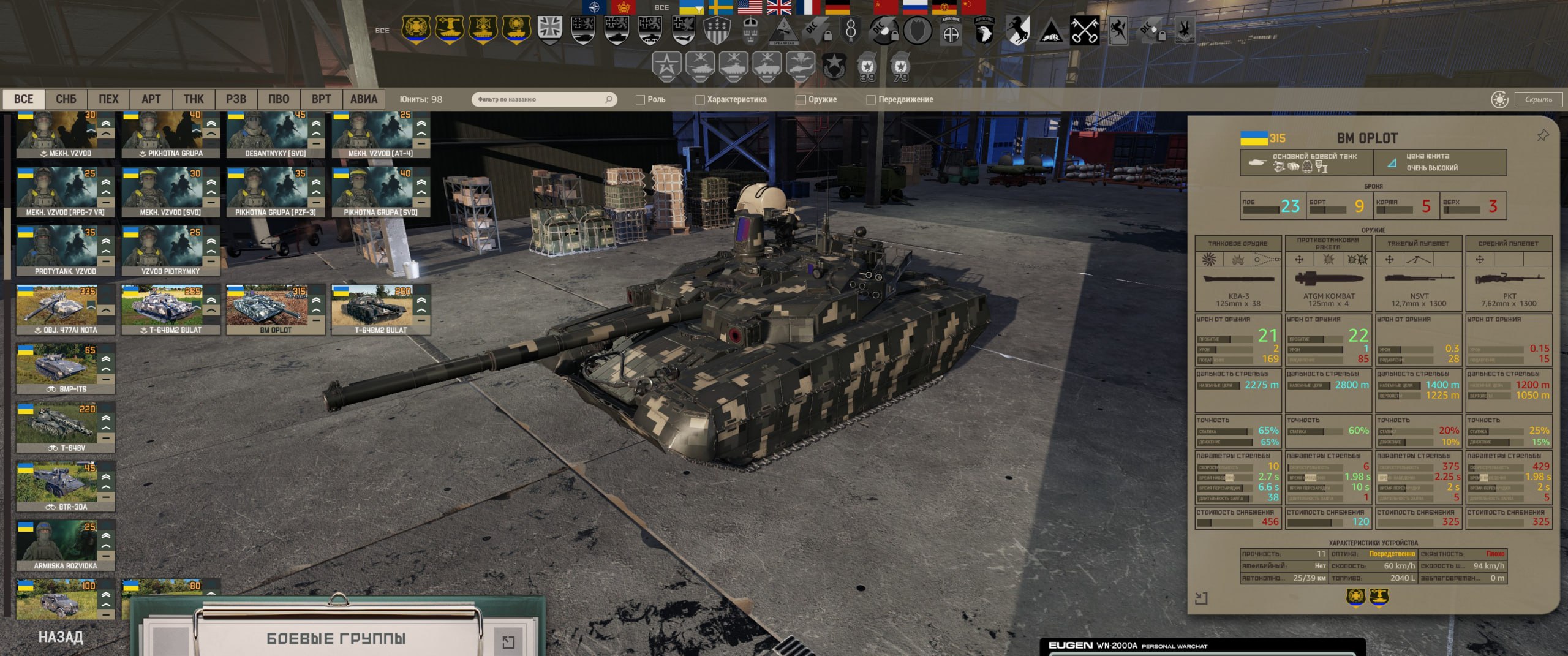Check the Характеристика checkbox
The image size is (1568, 656).
(x=700, y=100)
